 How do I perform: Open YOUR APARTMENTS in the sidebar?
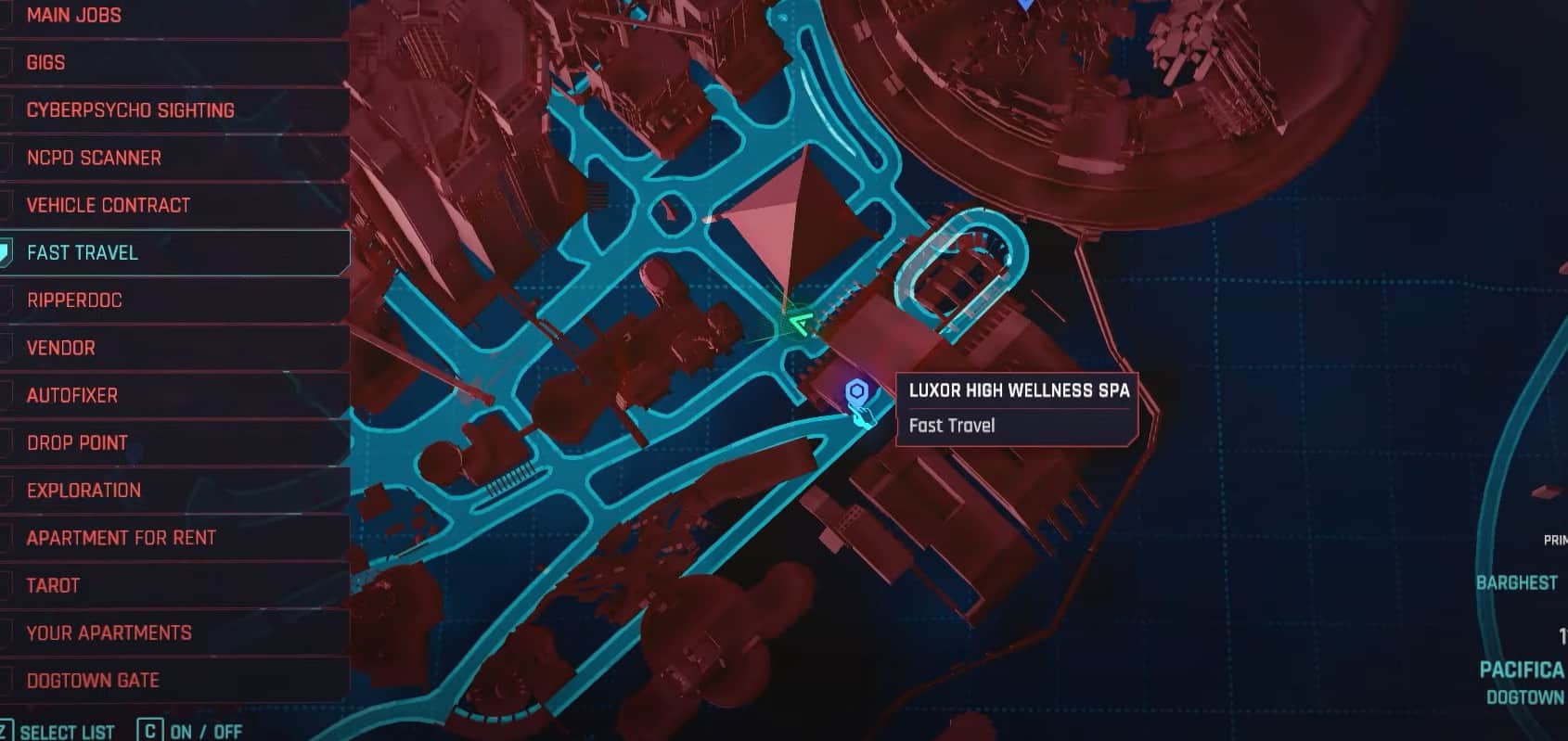pos(108,632)
